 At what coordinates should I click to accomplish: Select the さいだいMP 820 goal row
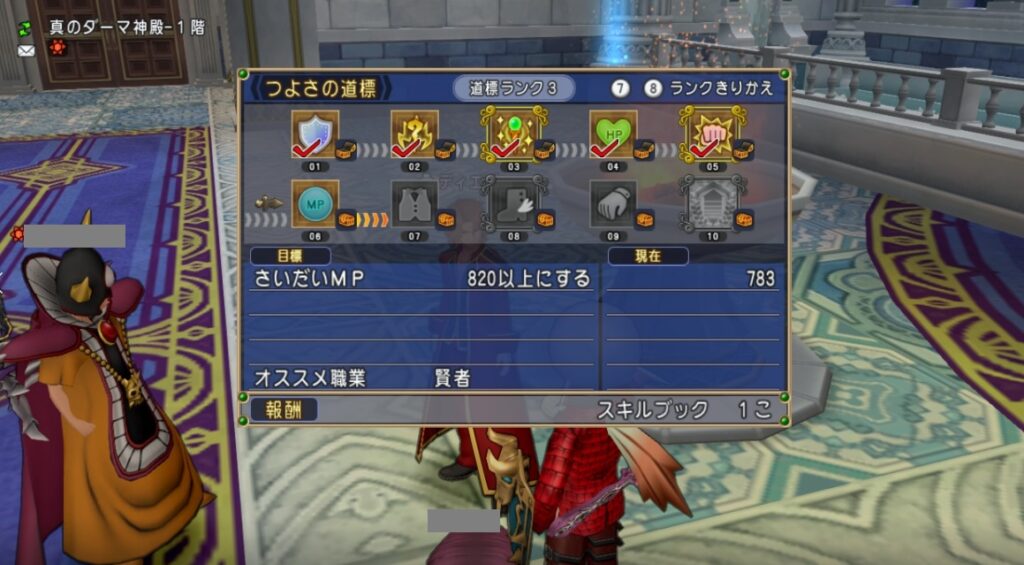(421, 279)
